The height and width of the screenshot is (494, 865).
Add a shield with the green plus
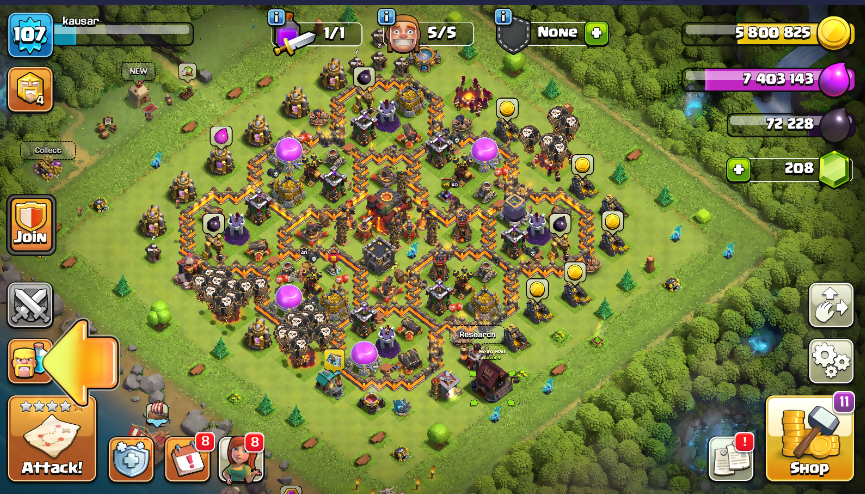(x=596, y=33)
